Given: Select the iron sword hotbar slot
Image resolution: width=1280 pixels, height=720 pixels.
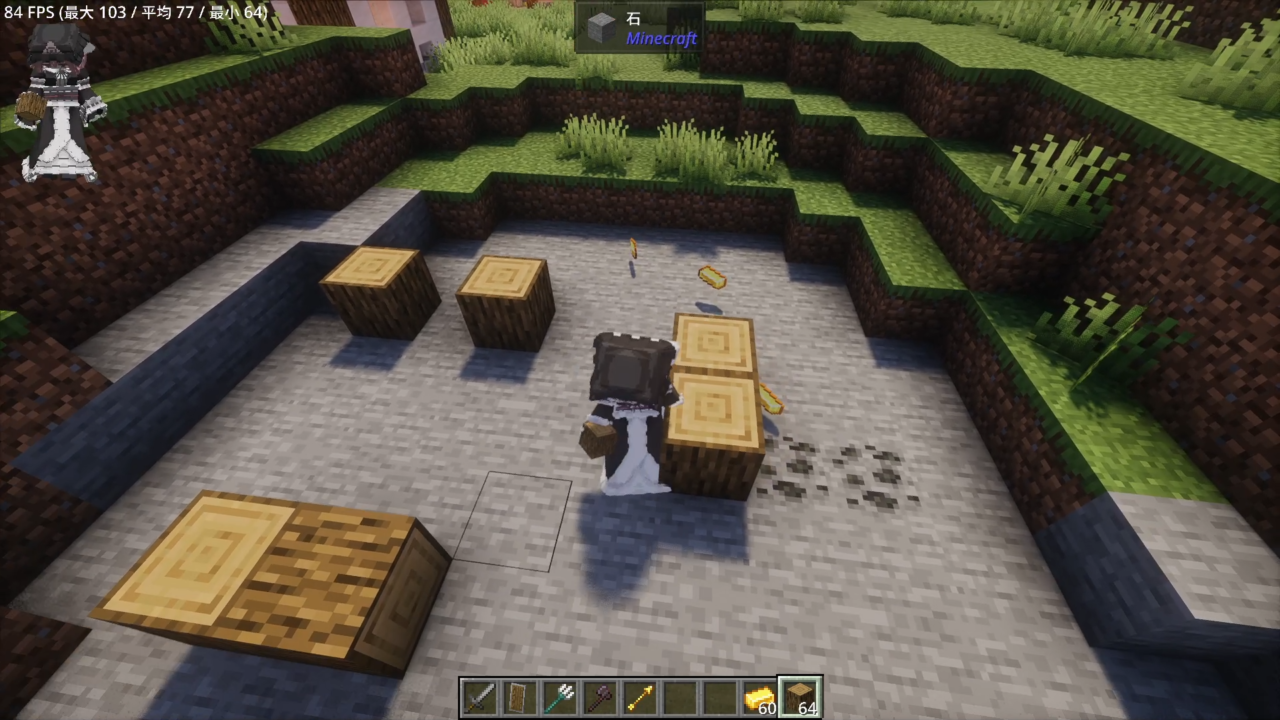Looking at the screenshot, I should [x=479, y=697].
